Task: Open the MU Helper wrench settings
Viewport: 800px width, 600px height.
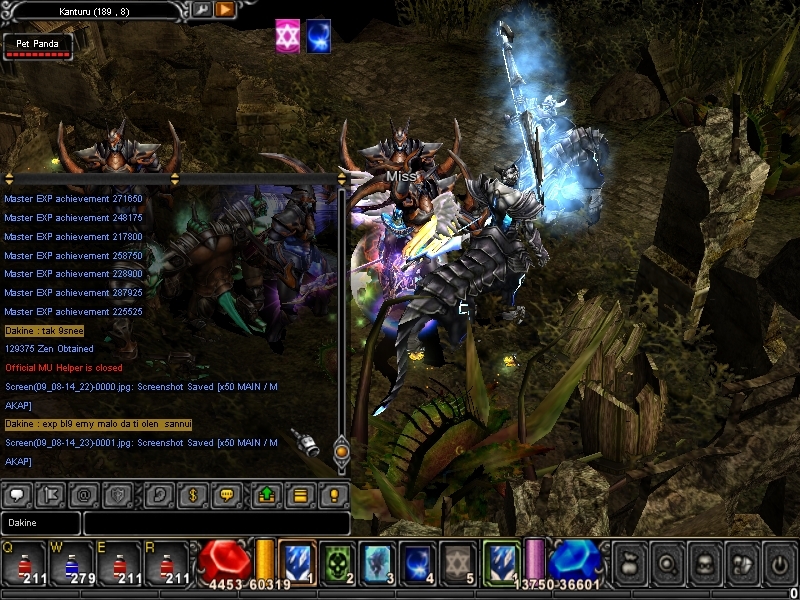Action: click(x=201, y=9)
